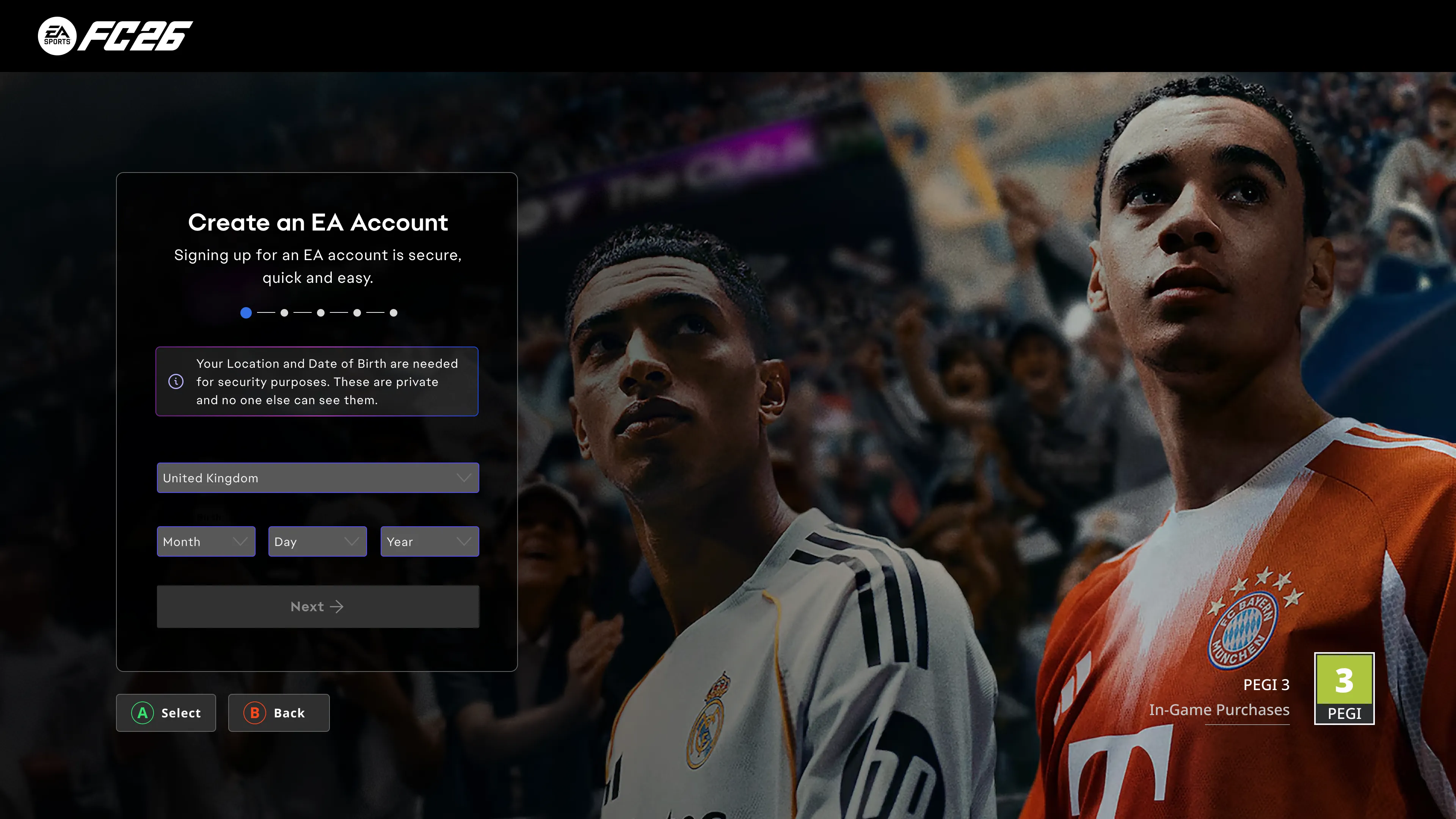Click the Select button

166,713
